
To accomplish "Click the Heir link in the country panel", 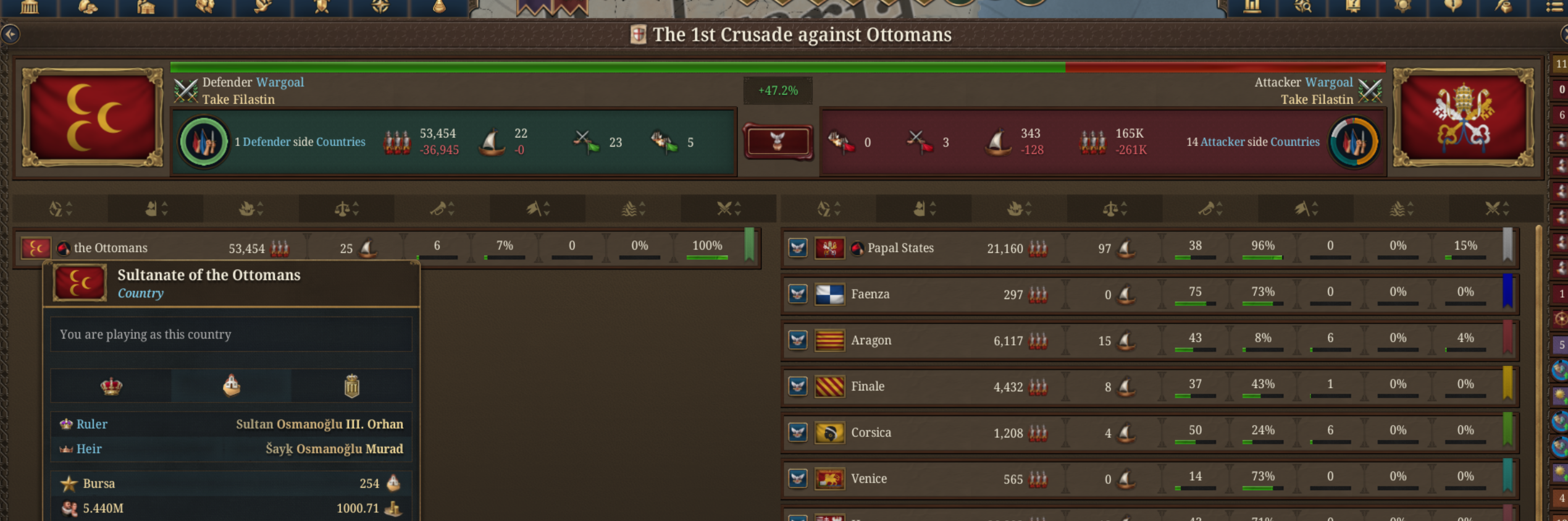I will tap(89, 449).
